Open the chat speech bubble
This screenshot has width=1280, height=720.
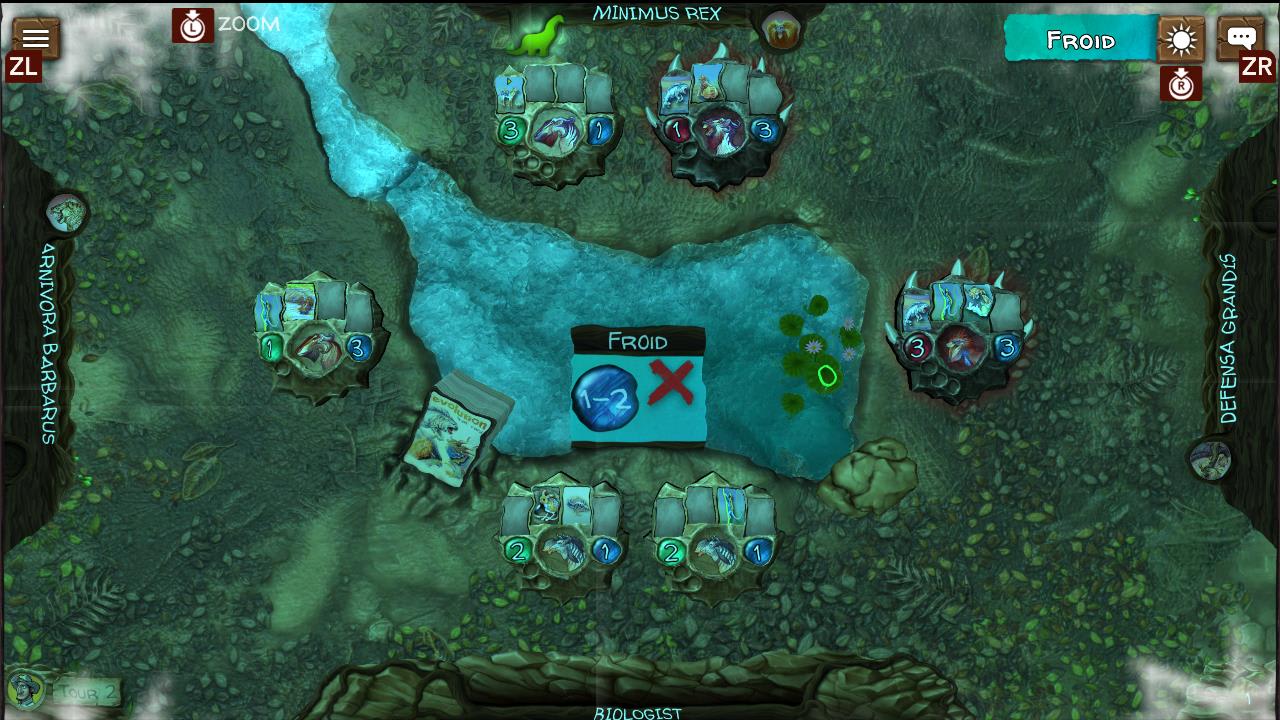click(x=1241, y=39)
